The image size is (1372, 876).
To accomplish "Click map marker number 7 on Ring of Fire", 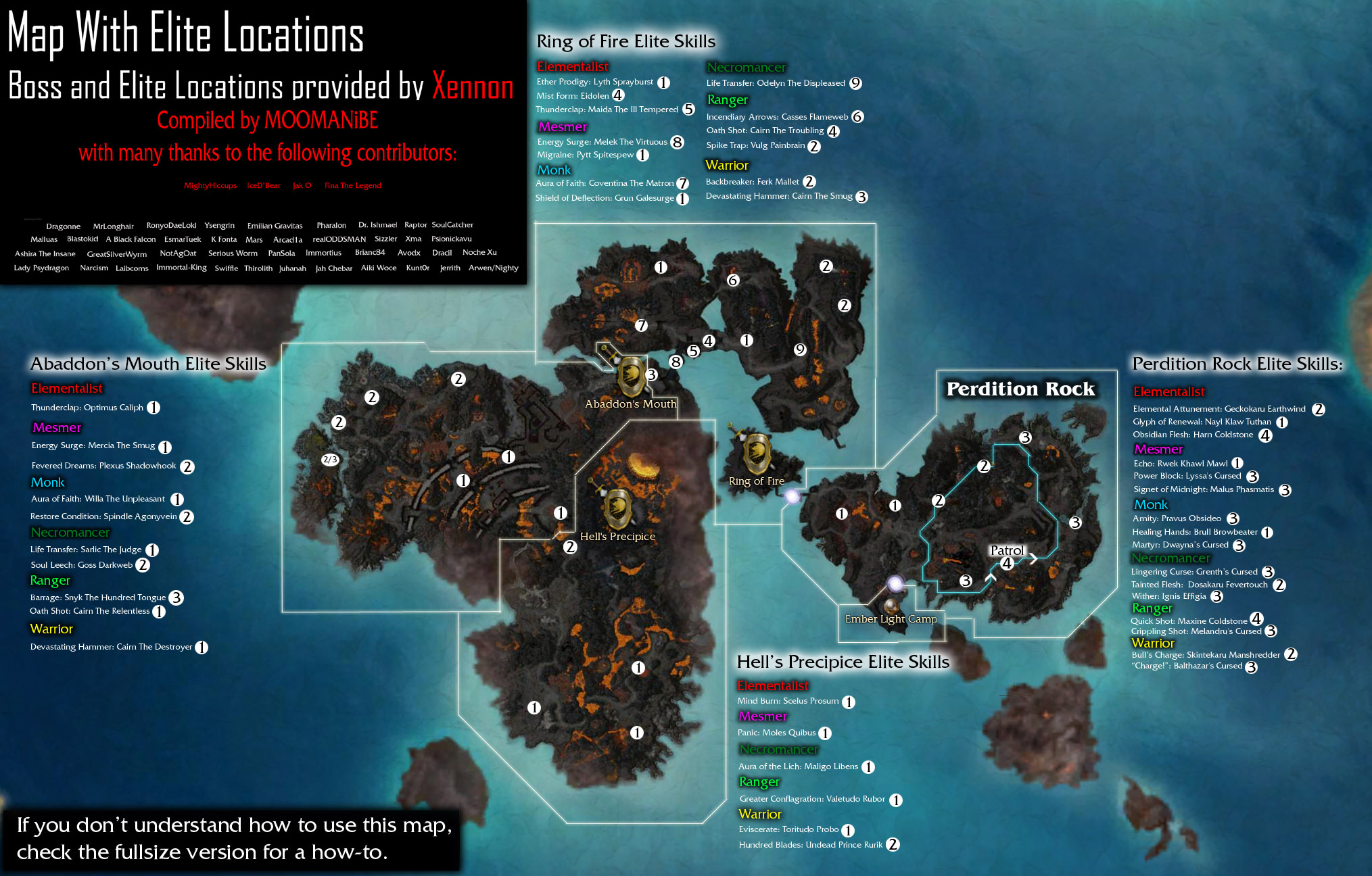I will (x=641, y=325).
